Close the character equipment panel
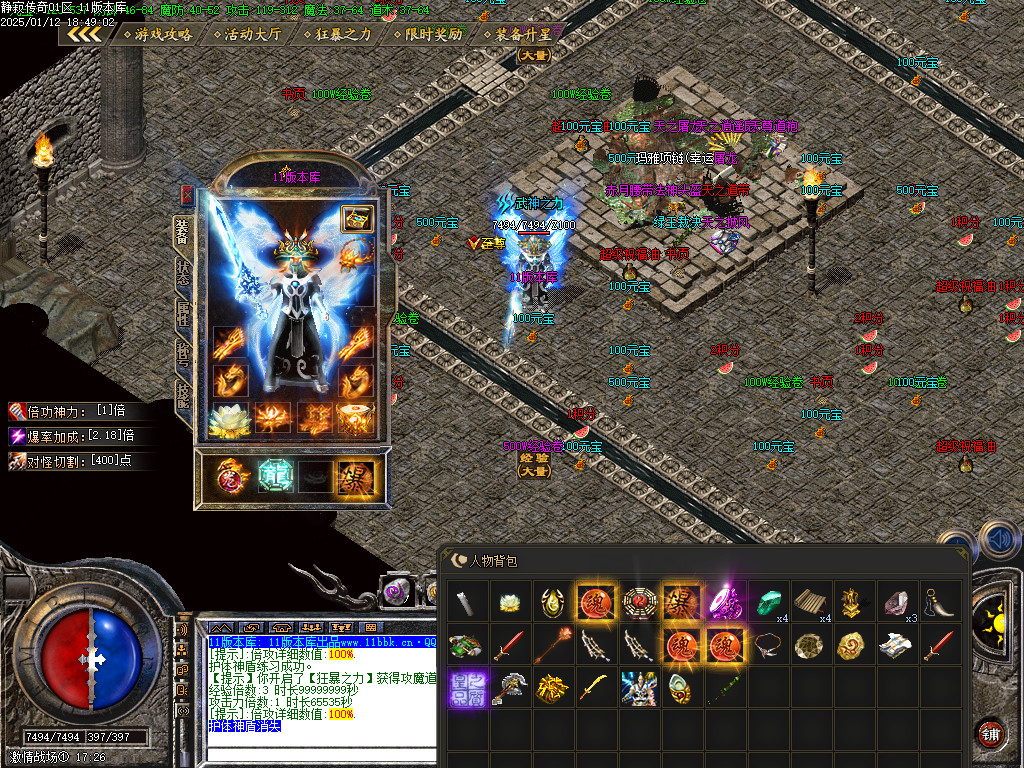This screenshot has width=1024, height=768. tap(187, 195)
